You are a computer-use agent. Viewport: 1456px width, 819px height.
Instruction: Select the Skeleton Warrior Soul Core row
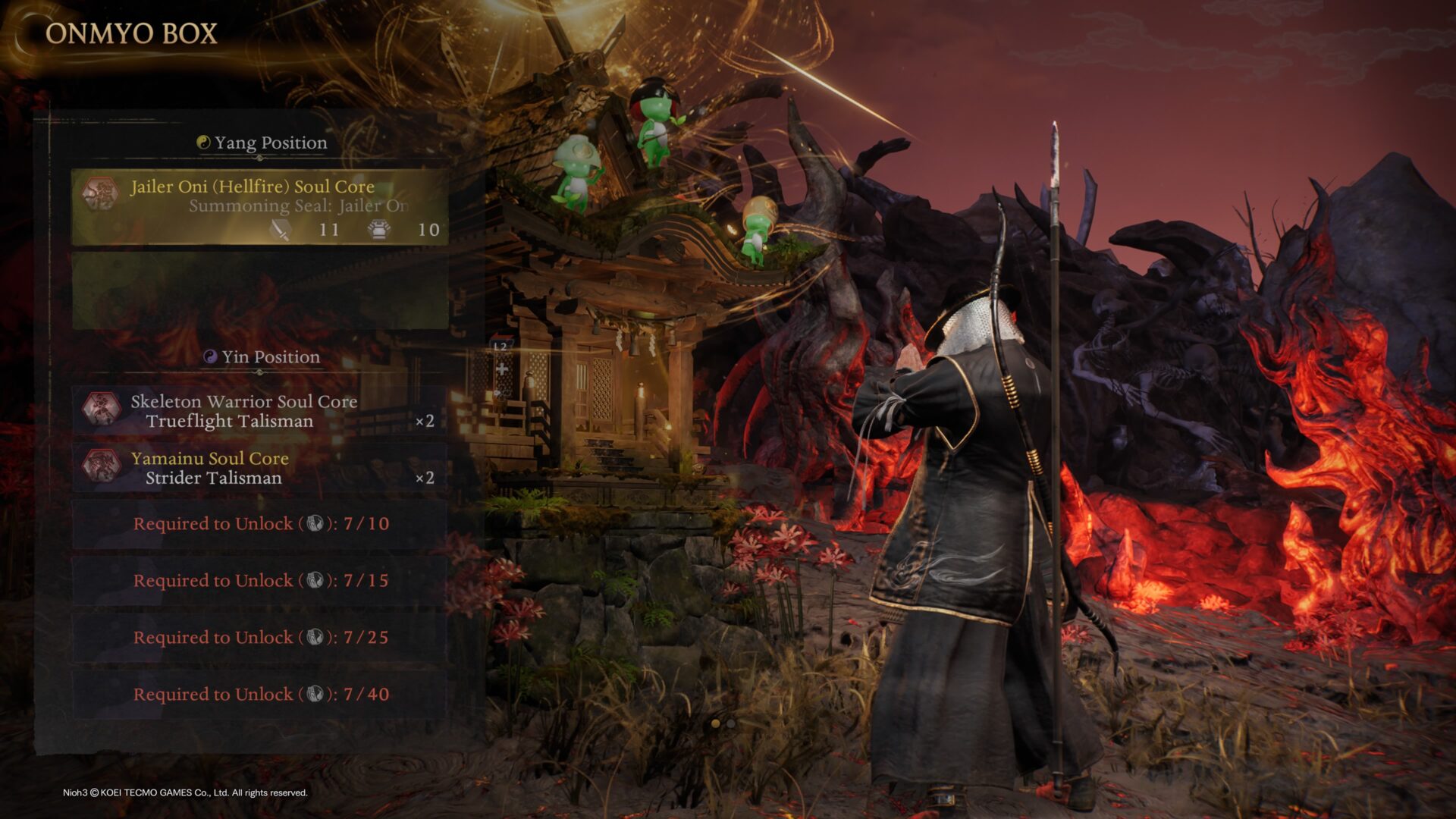(259, 410)
